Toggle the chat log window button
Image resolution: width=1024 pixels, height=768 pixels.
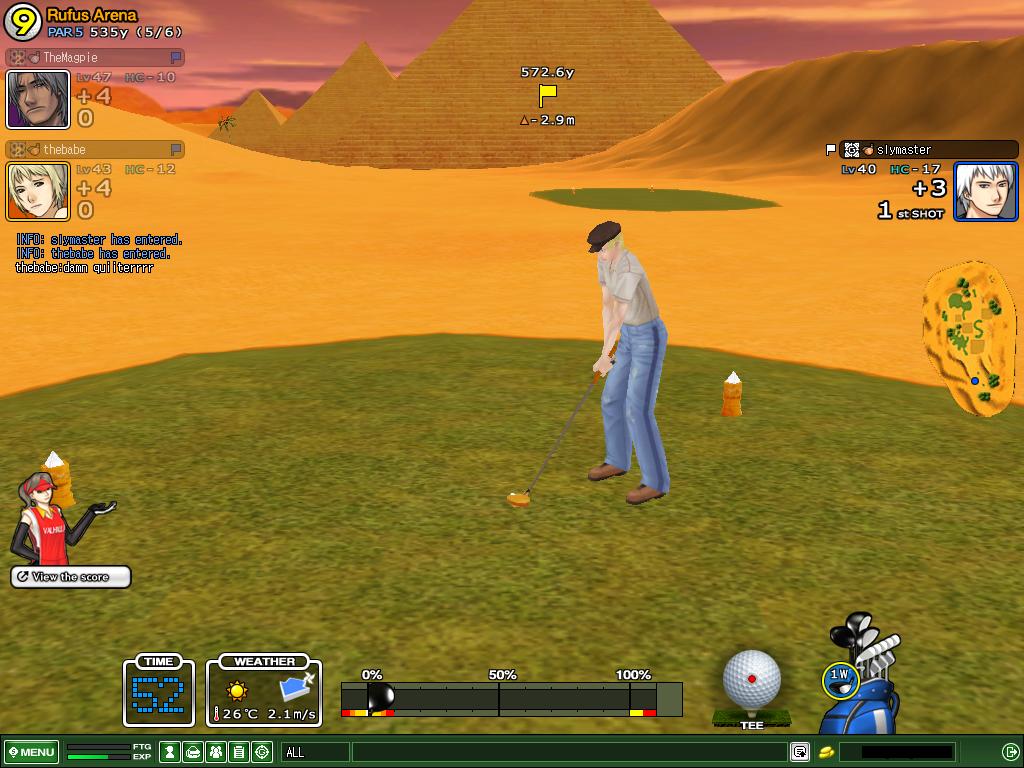[x=800, y=752]
